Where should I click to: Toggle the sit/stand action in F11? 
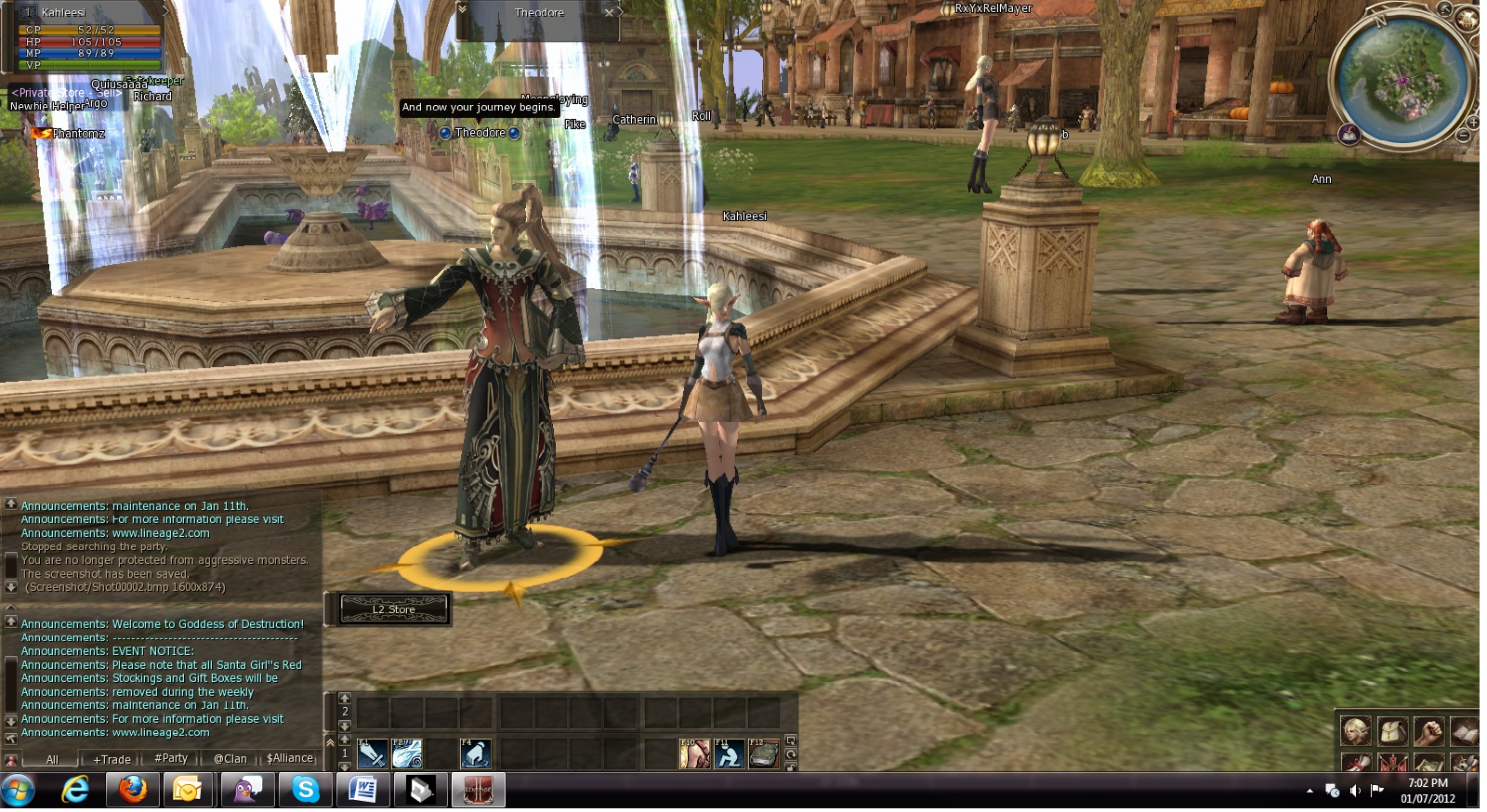729,753
